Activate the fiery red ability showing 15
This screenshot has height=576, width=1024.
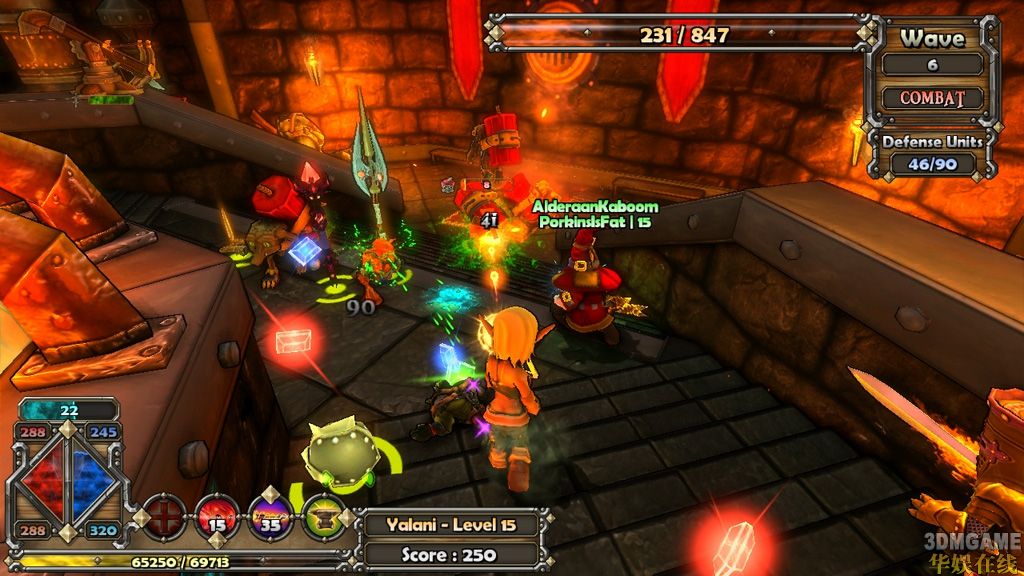pyautogui.click(x=217, y=518)
